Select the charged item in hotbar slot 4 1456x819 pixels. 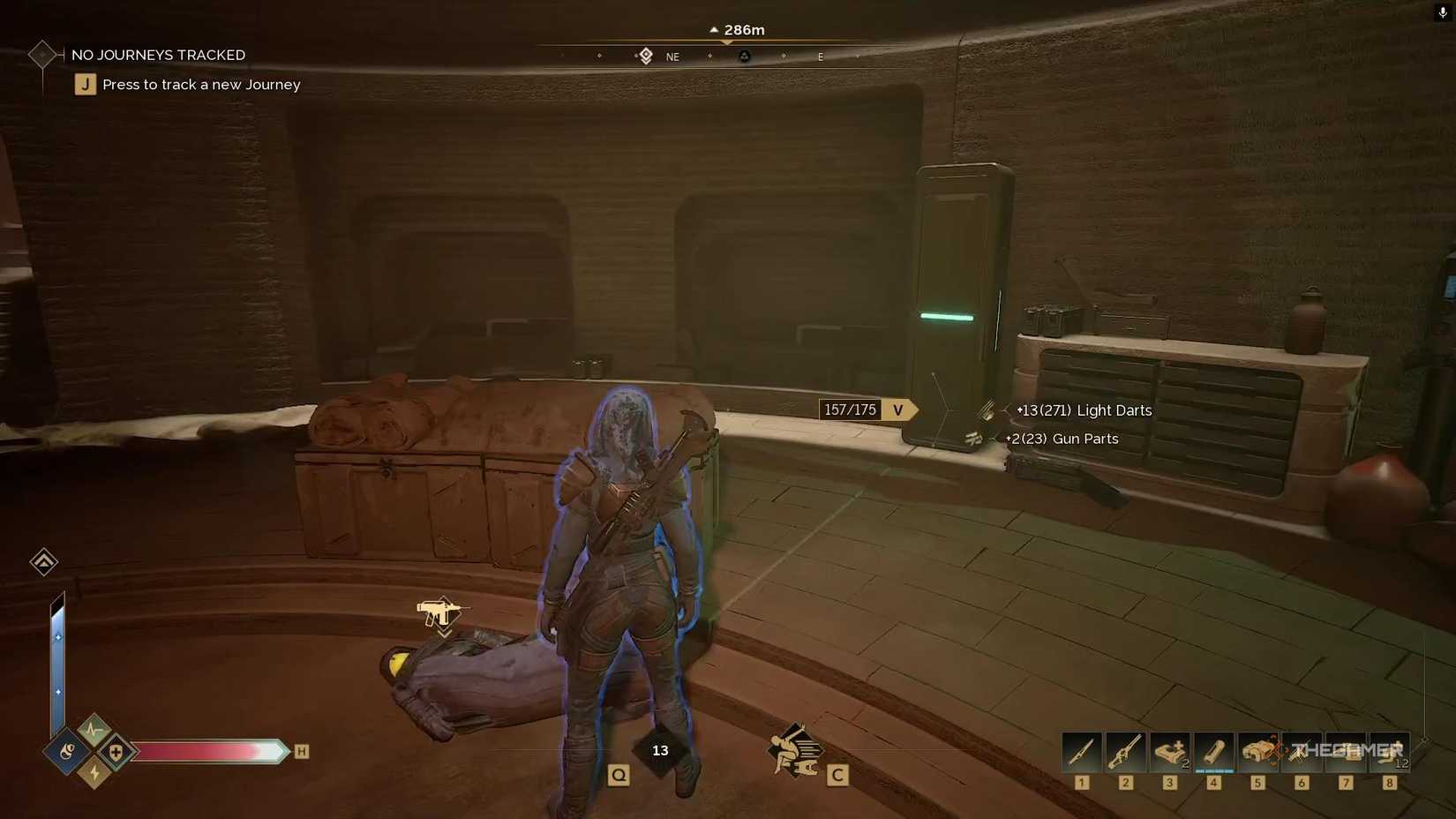(x=1213, y=751)
